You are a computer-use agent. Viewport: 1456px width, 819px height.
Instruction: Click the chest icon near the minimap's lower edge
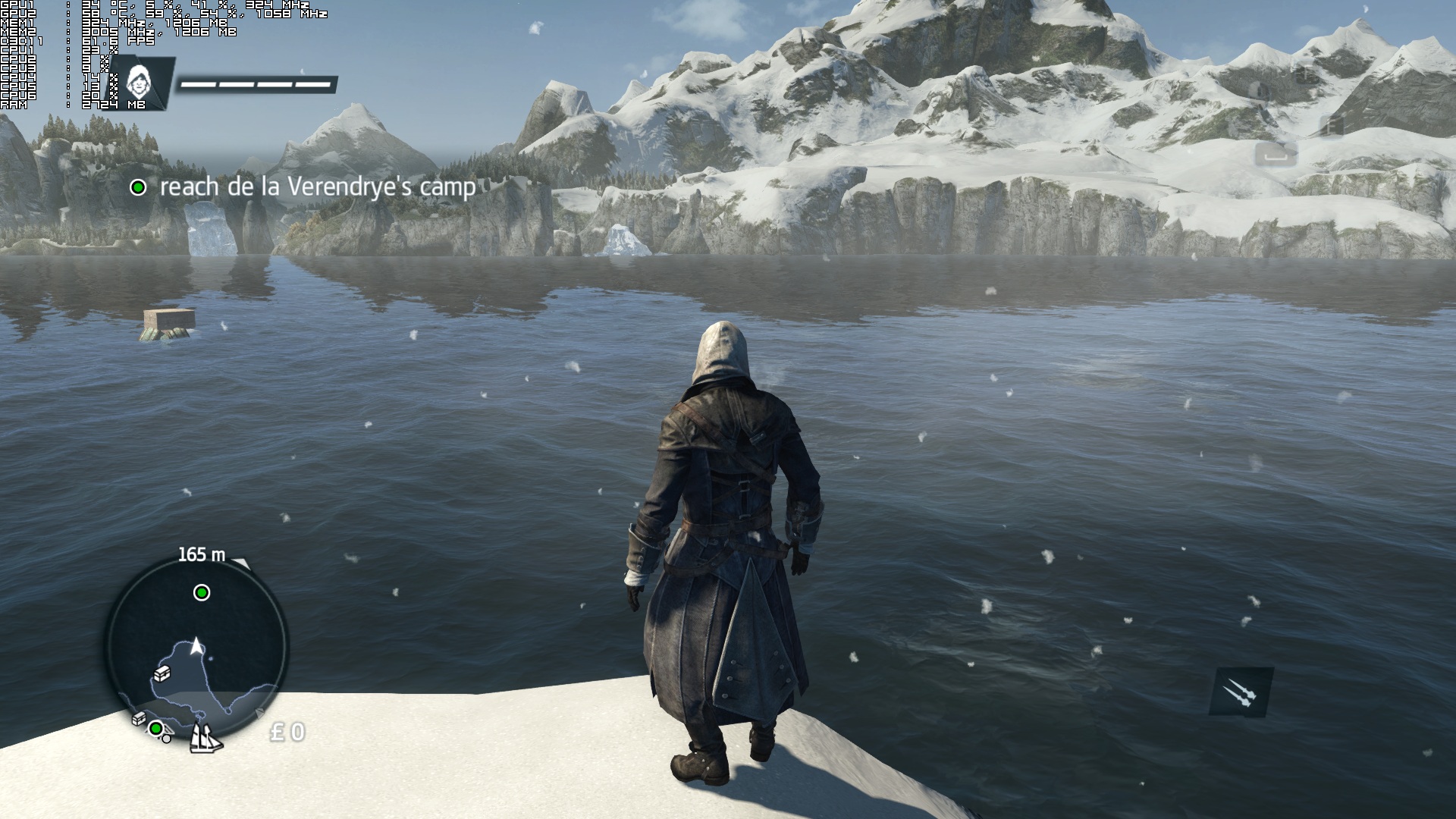pos(139,719)
